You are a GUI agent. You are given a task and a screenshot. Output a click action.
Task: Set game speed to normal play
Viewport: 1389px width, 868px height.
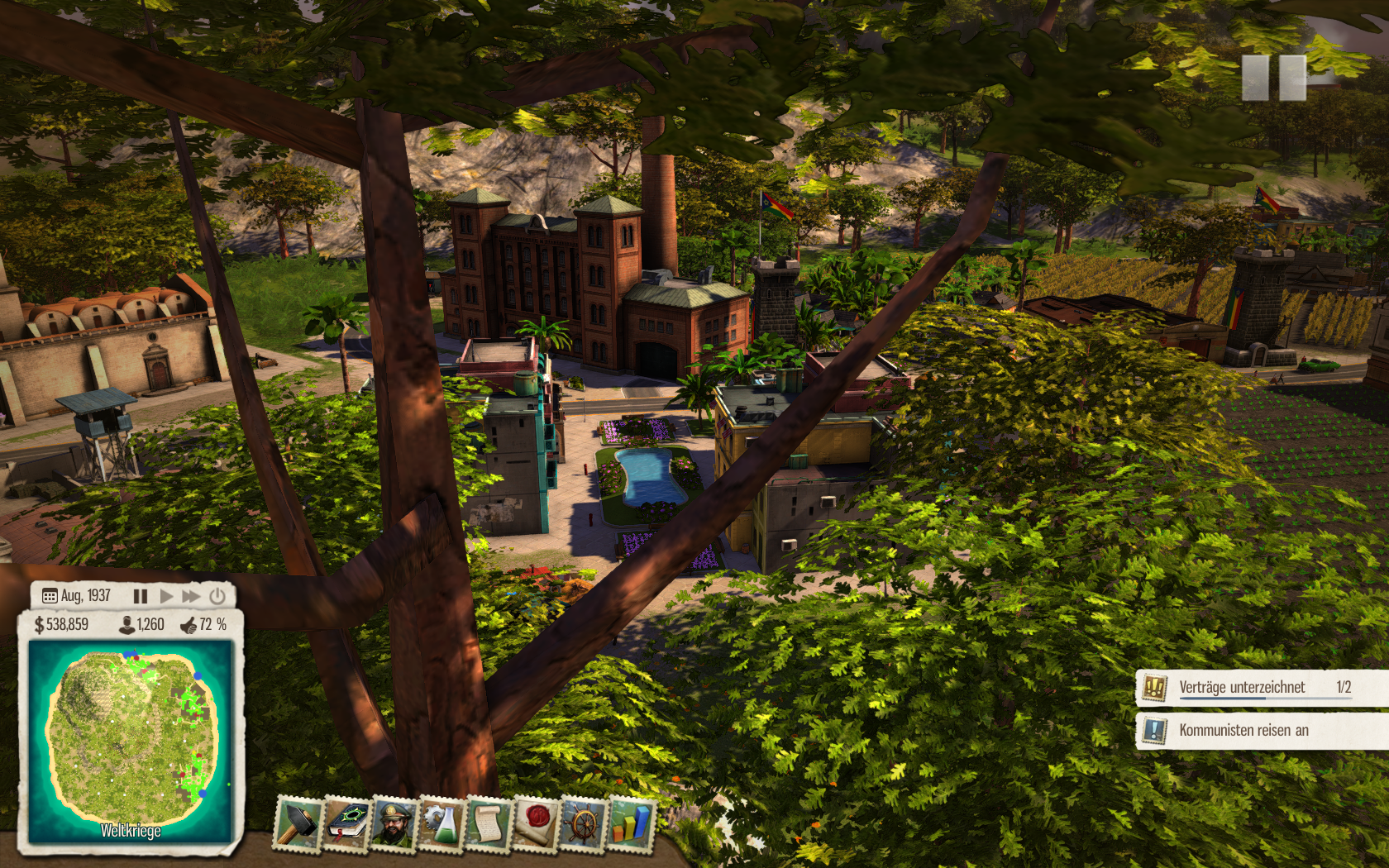click(x=166, y=596)
